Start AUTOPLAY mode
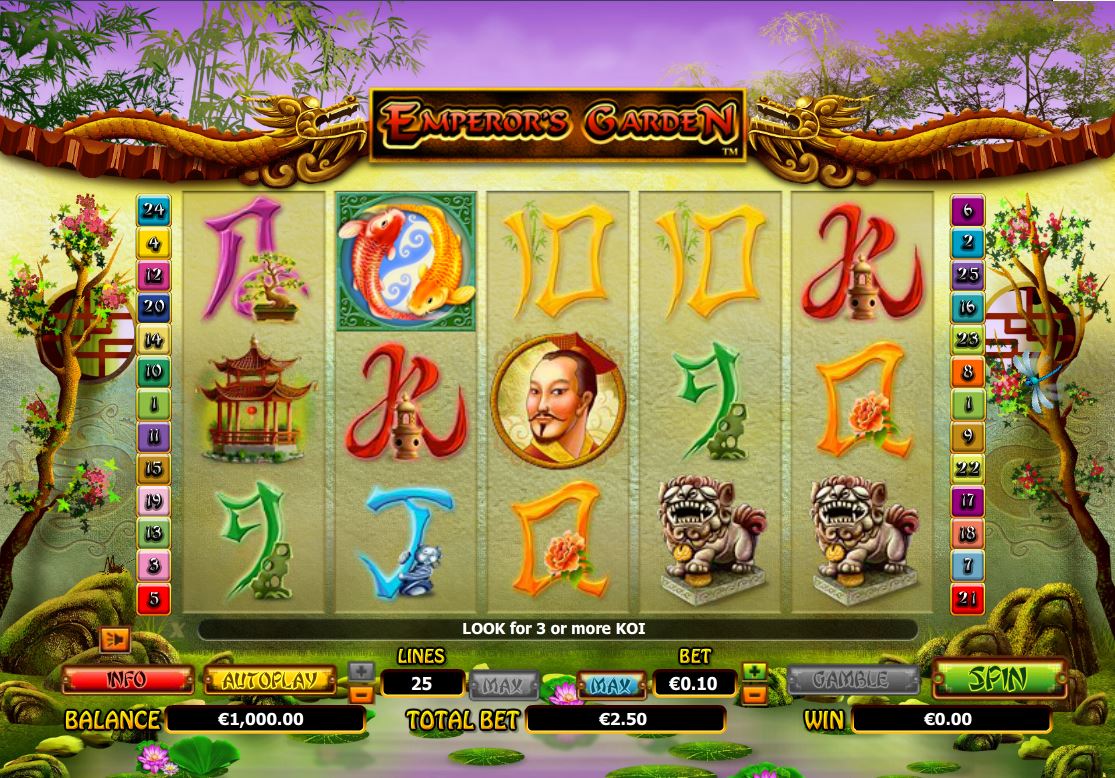Viewport: 1115px width, 778px height. 270,680
